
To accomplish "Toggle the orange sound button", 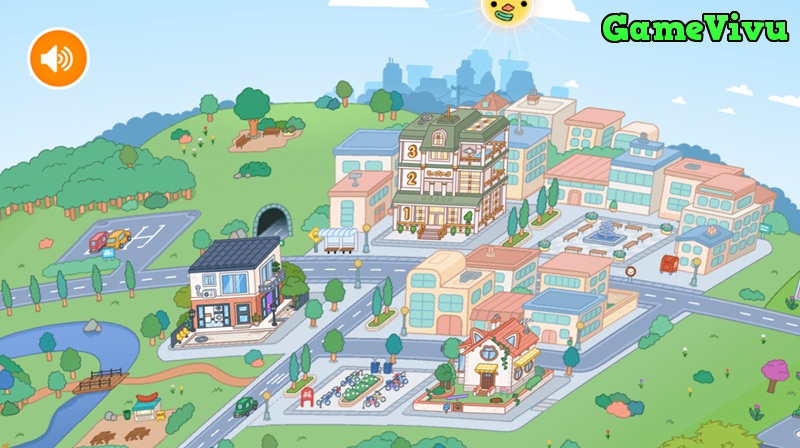I will coord(58,58).
